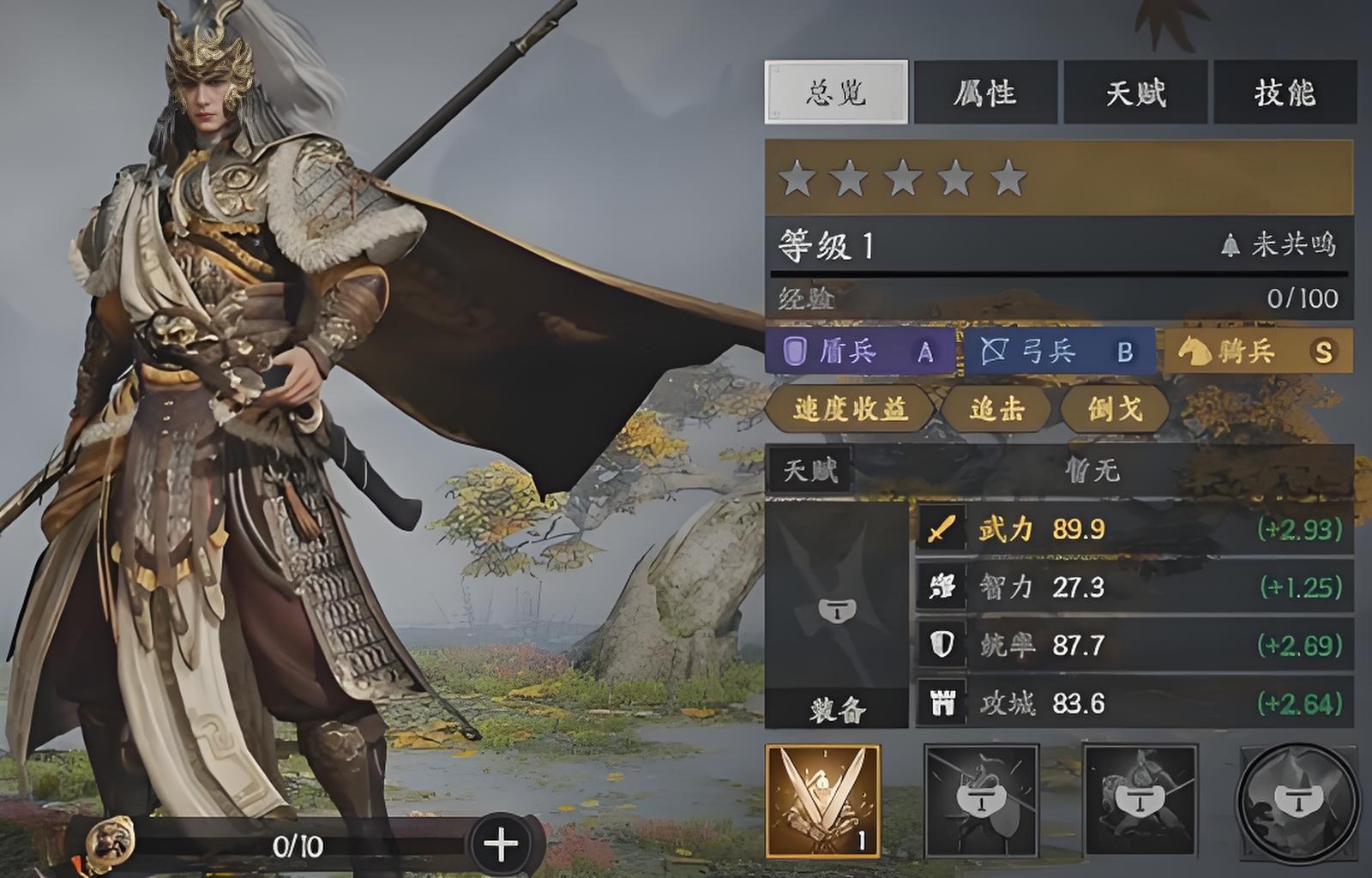1372x878 pixels.
Task: View the 统率 stat row
Action: [x=1134, y=645]
